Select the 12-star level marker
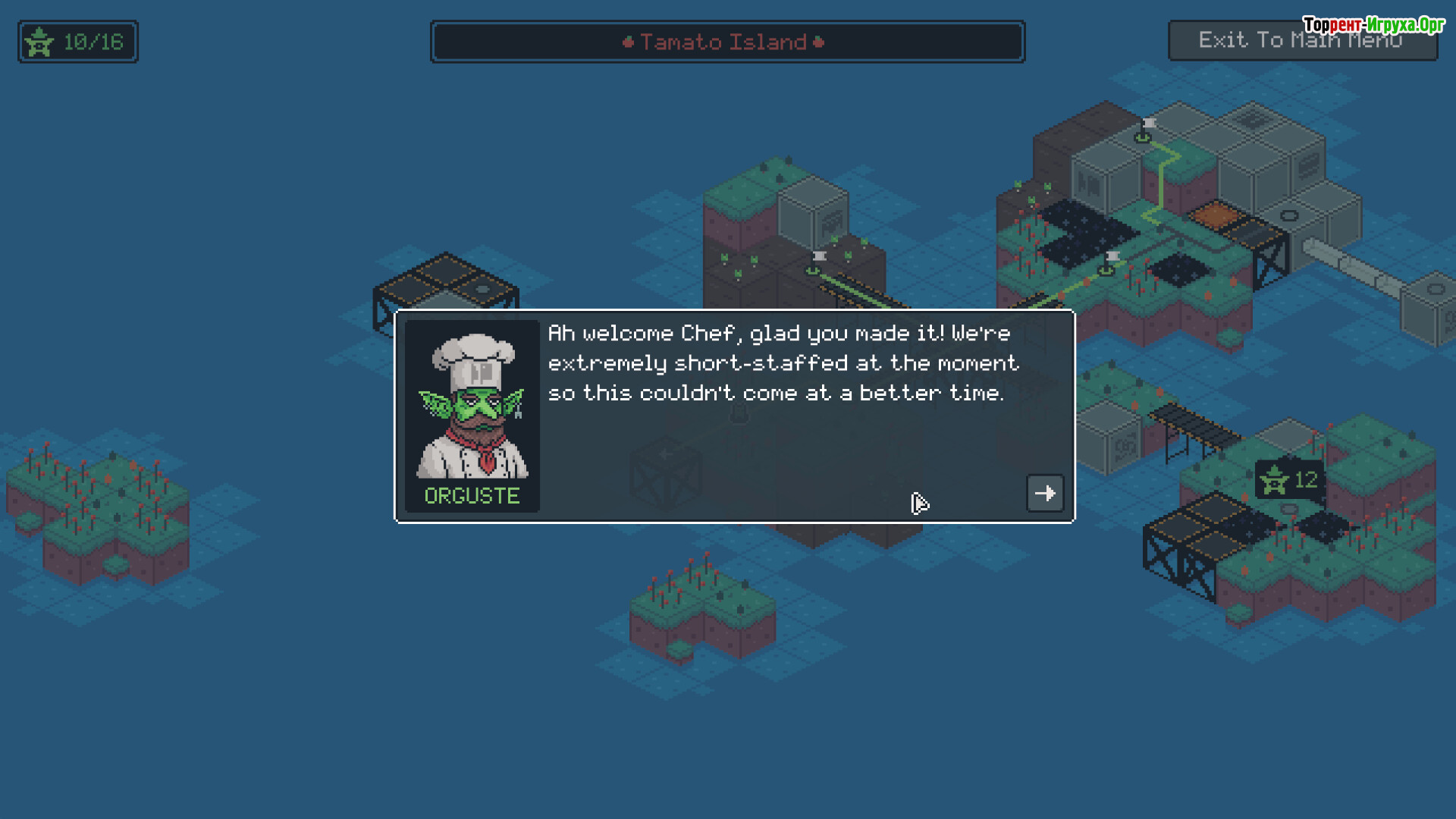The width and height of the screenshot is (1456, 819). tap(1288, 480)
